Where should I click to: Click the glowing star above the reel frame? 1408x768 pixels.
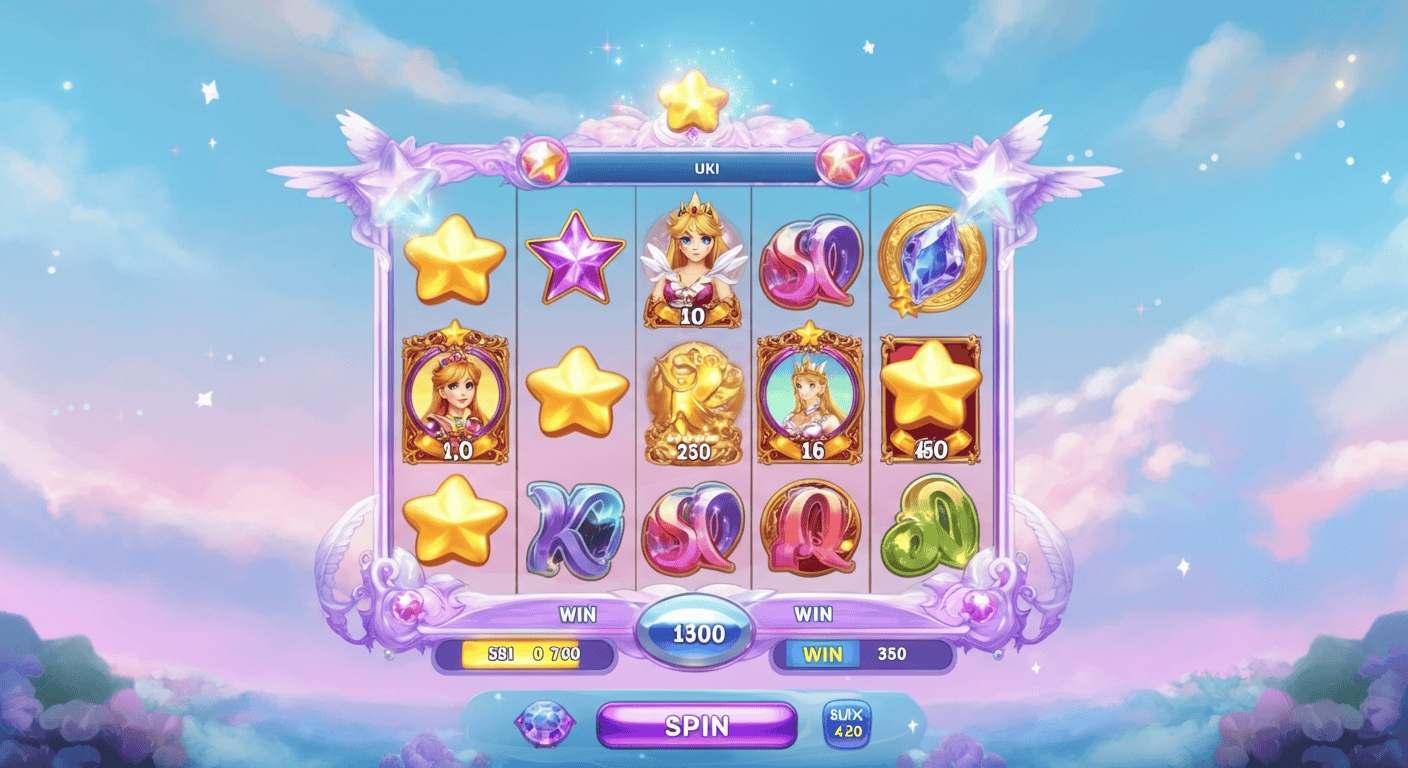coord(691,100)
